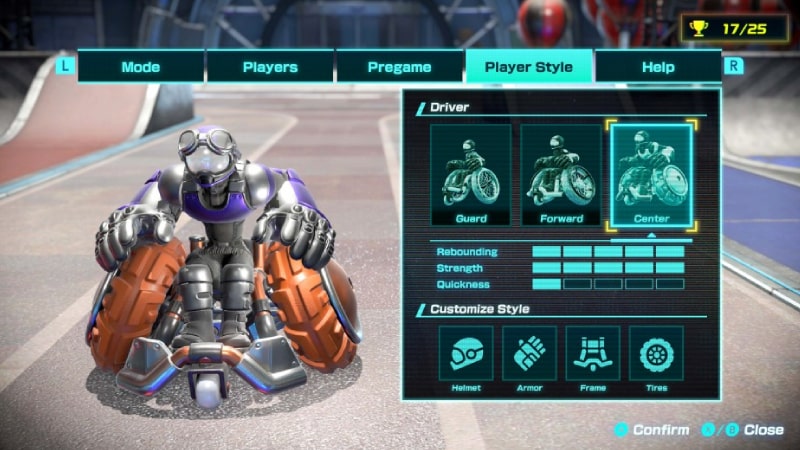Image resolution: width=800 pixels, height=450 pixels.
Task: Pick the Forward driver type
Action: coord(561,175)
